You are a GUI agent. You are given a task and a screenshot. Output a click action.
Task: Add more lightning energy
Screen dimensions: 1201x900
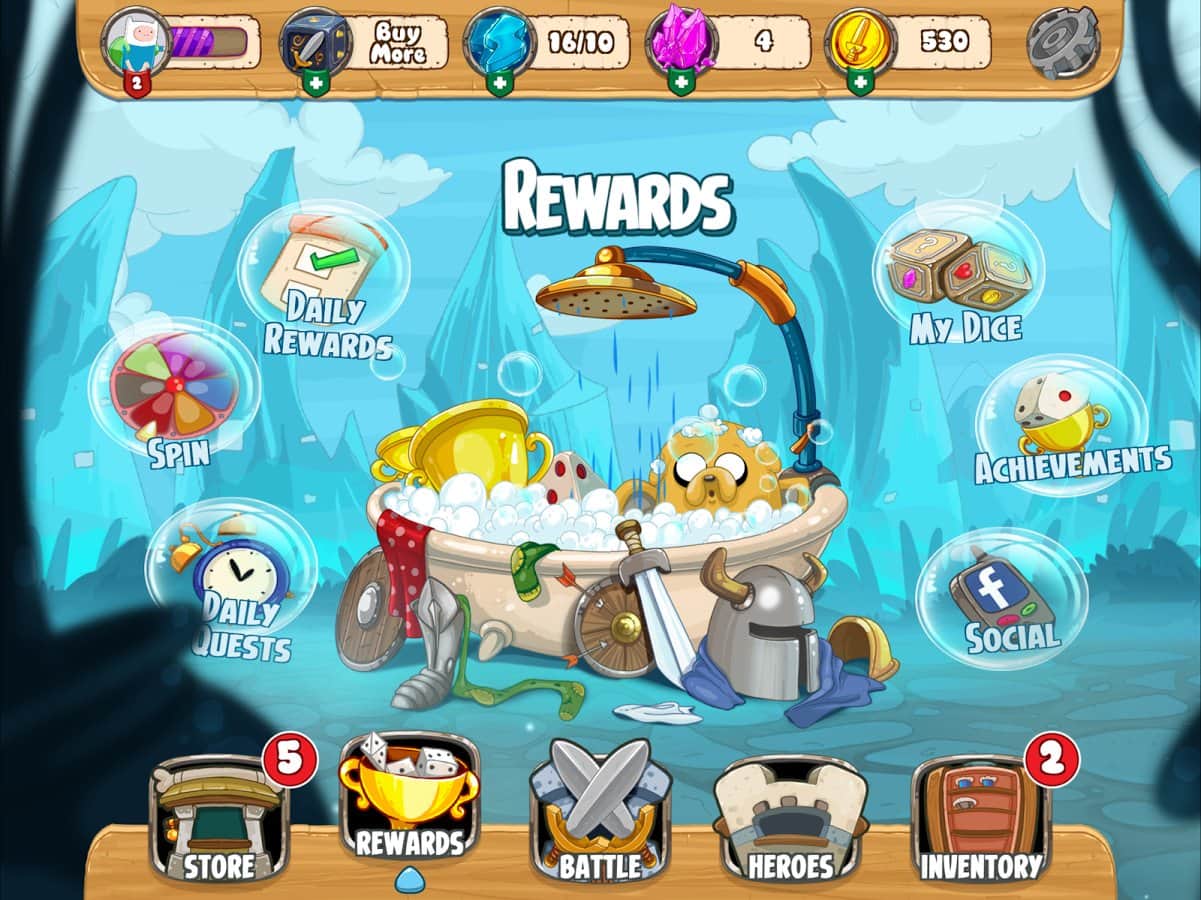499,84
